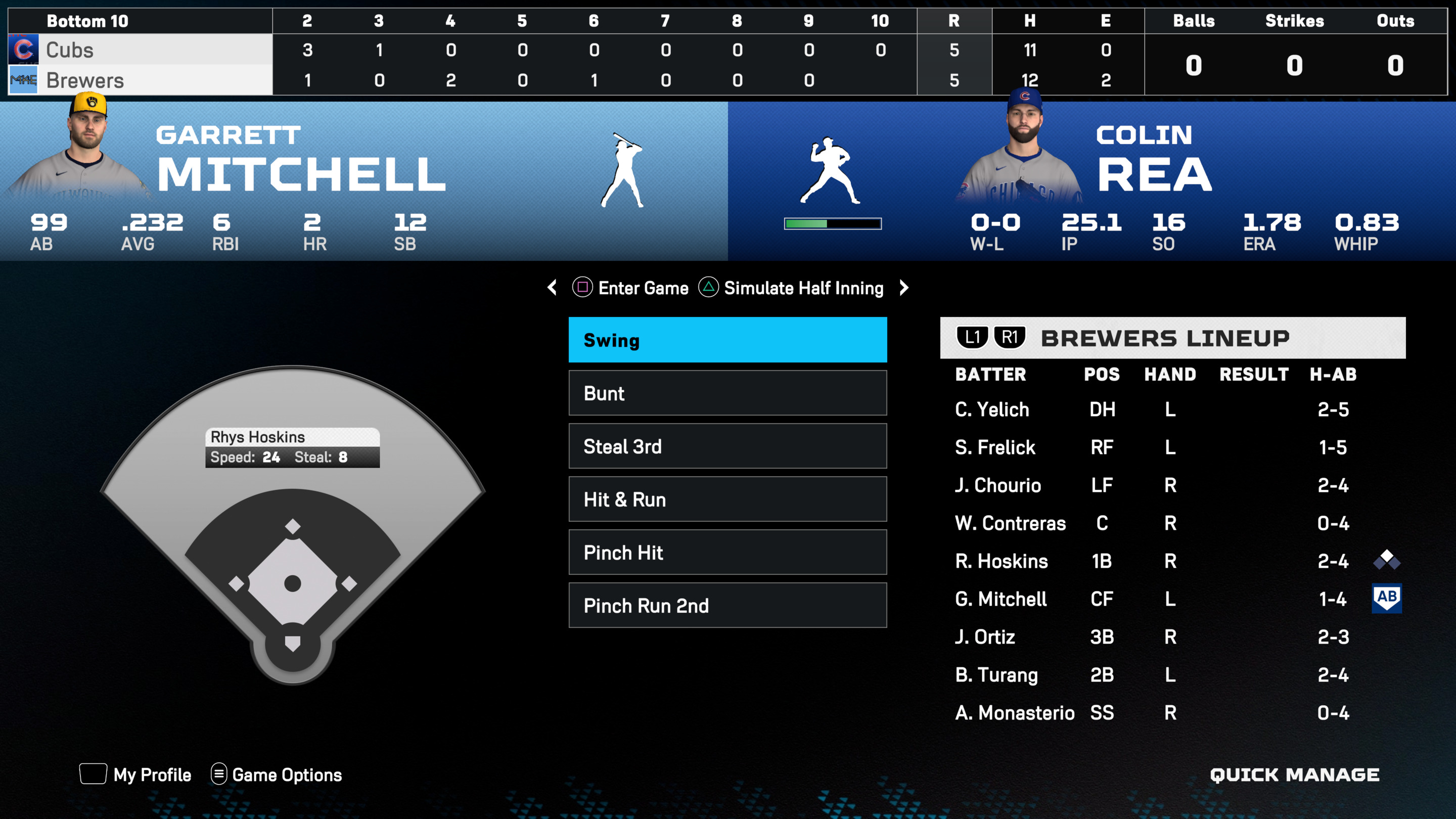1456x819 pixels.
Task: Click Enter Game
Action: (631, 288)
